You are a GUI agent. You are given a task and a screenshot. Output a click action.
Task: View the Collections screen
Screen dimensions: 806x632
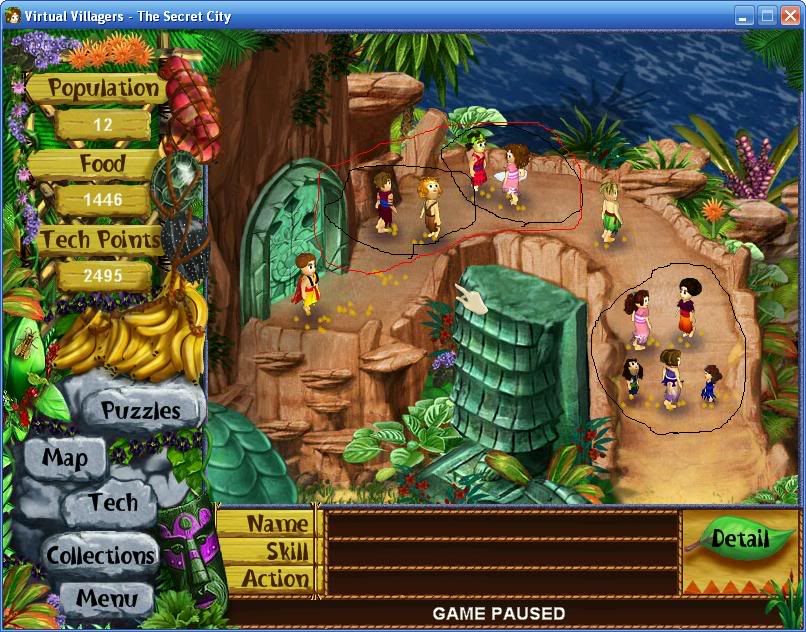101,555
